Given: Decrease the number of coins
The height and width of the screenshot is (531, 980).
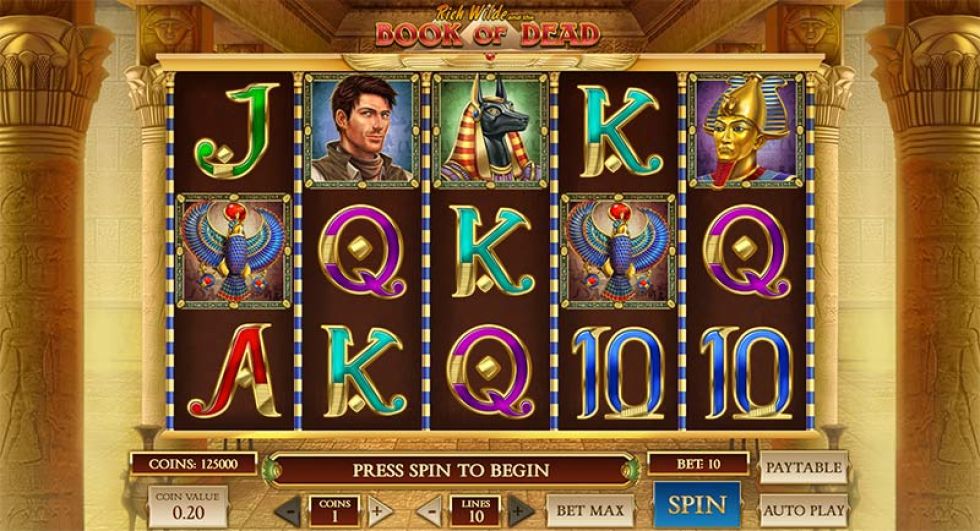Looking at the screenshot, I should [x=288, y=510].
